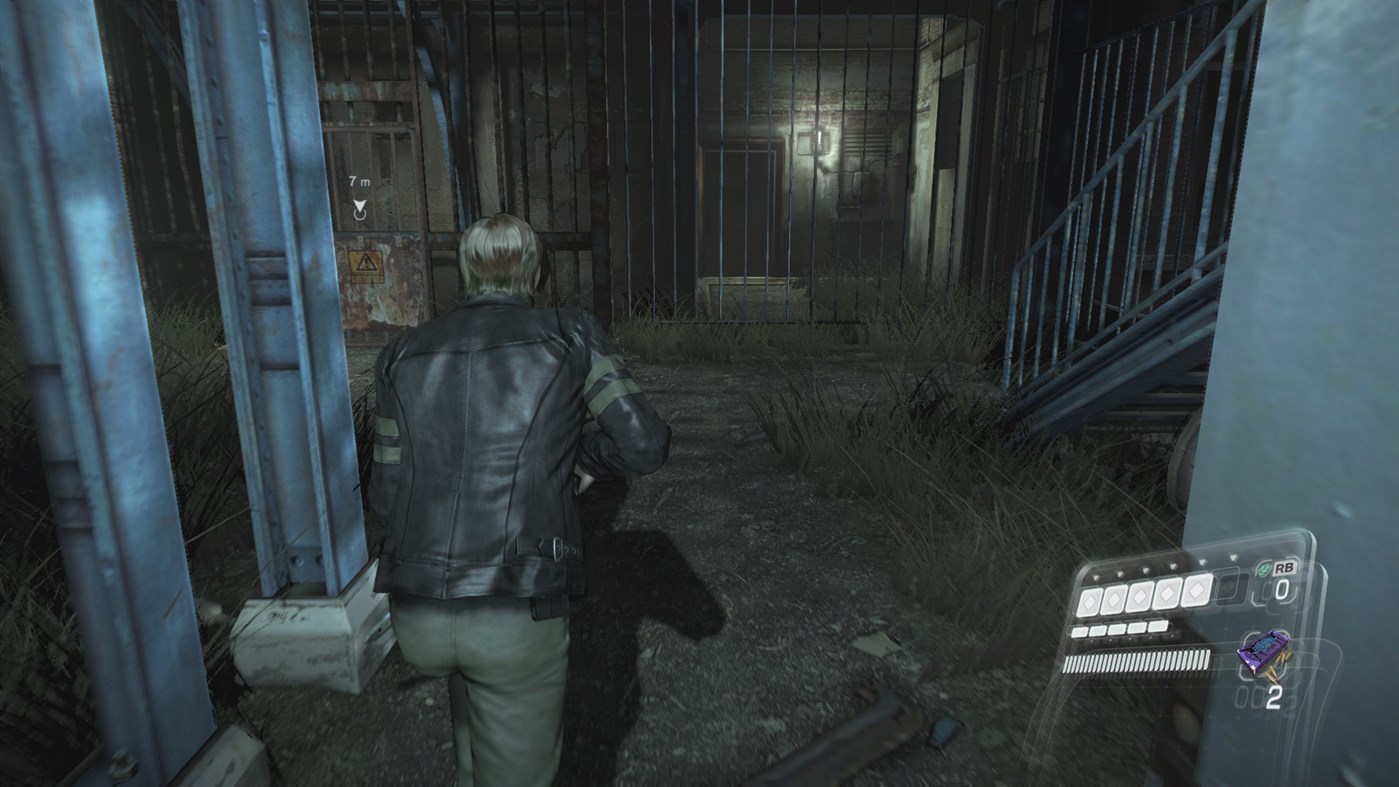Click the 7 m distance label
The width and height of the screenshot is (1399, 787).
(x=360, y=182)
